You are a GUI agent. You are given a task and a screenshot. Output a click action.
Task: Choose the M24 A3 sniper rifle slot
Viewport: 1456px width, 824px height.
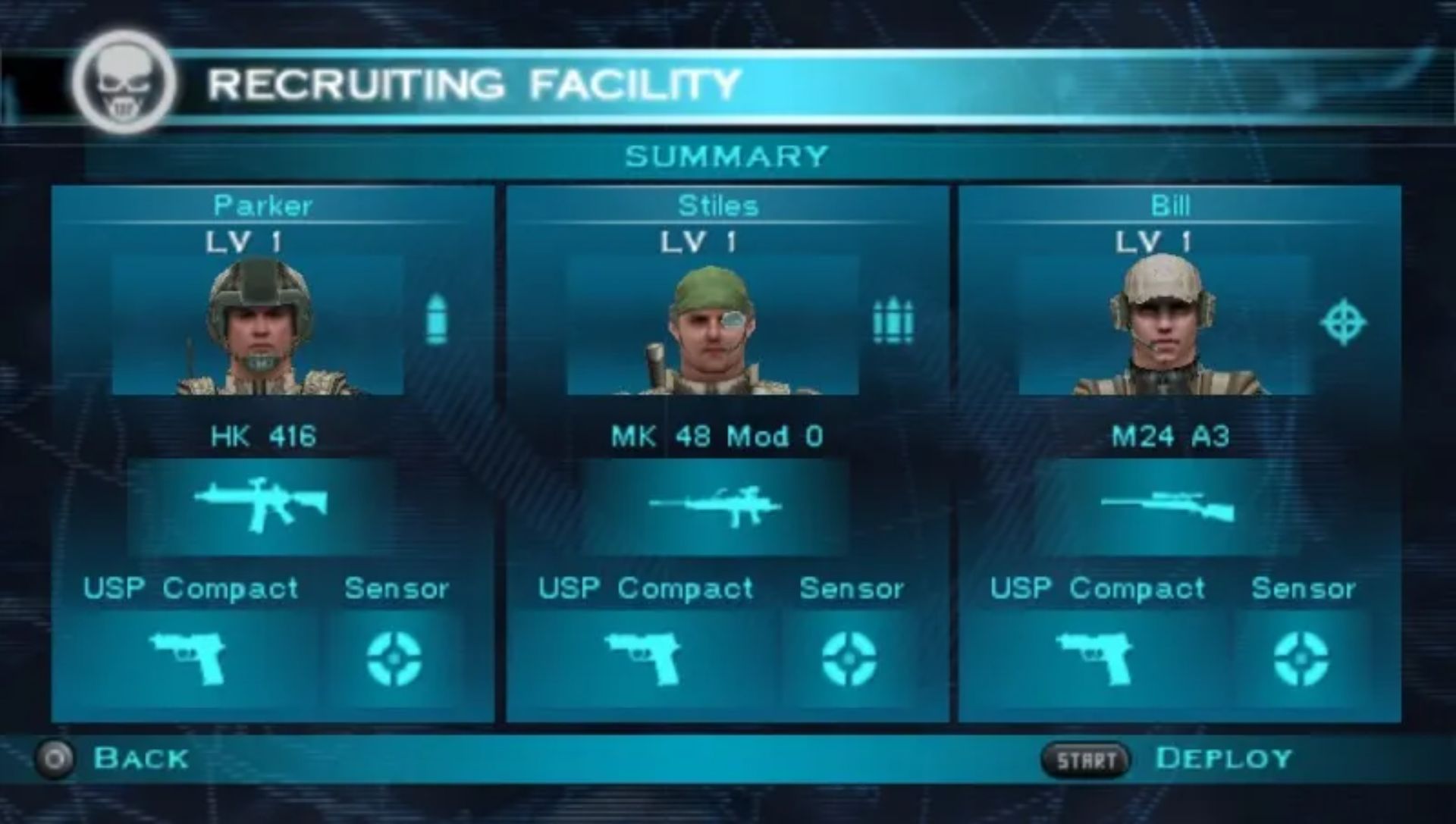click(x=1168, y=506)
